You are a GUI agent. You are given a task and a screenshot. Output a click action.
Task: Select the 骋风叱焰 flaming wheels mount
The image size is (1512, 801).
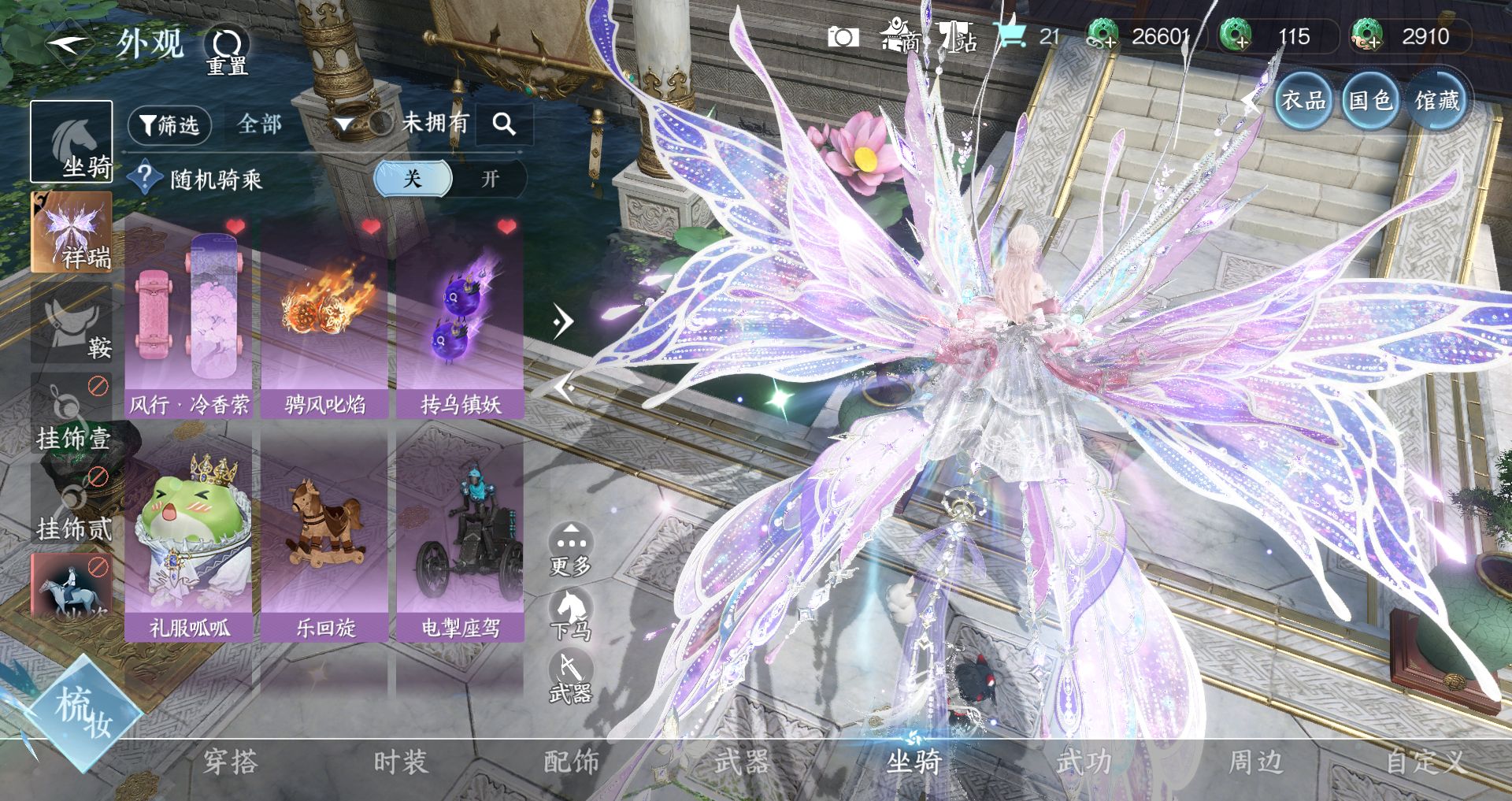324,318
